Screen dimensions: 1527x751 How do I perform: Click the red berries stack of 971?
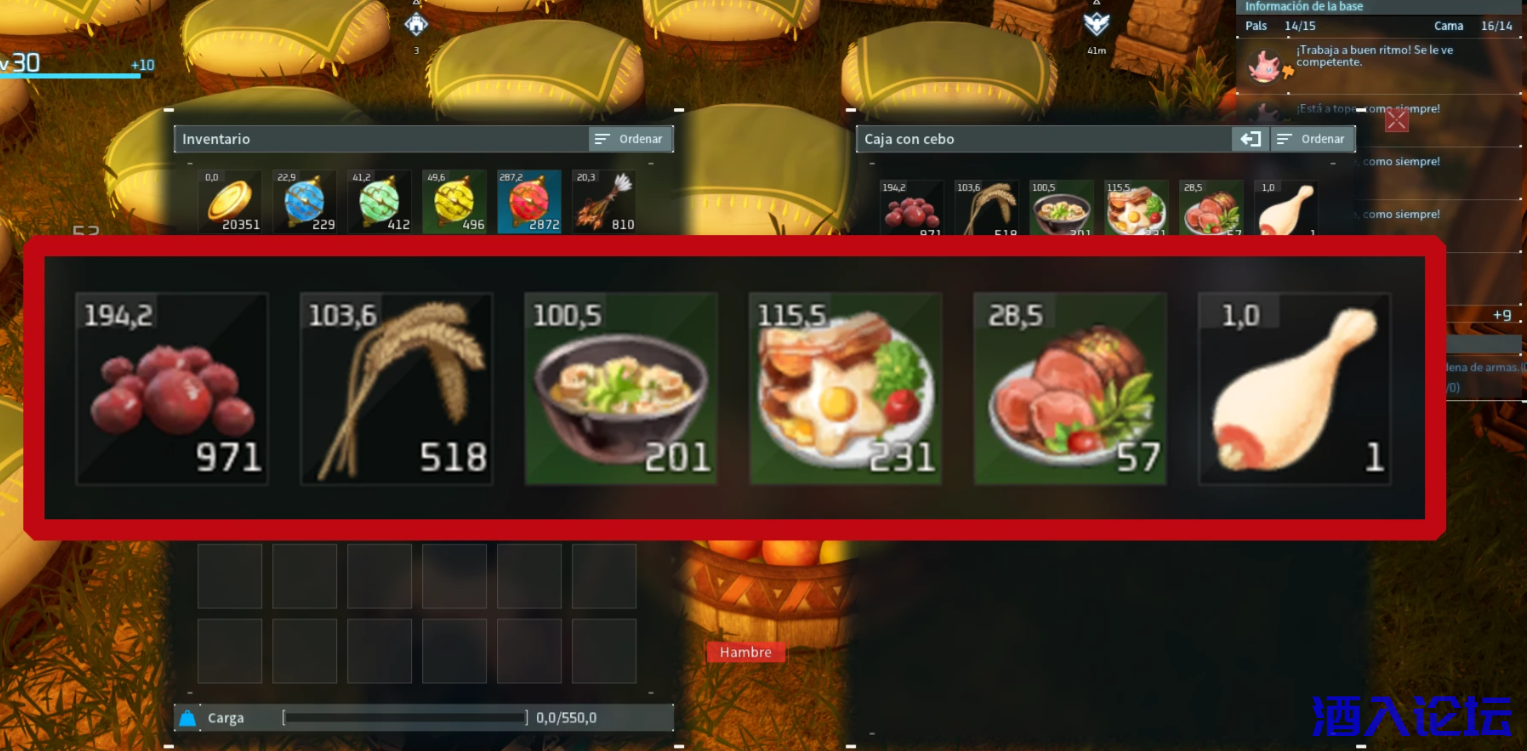point(171,388)
